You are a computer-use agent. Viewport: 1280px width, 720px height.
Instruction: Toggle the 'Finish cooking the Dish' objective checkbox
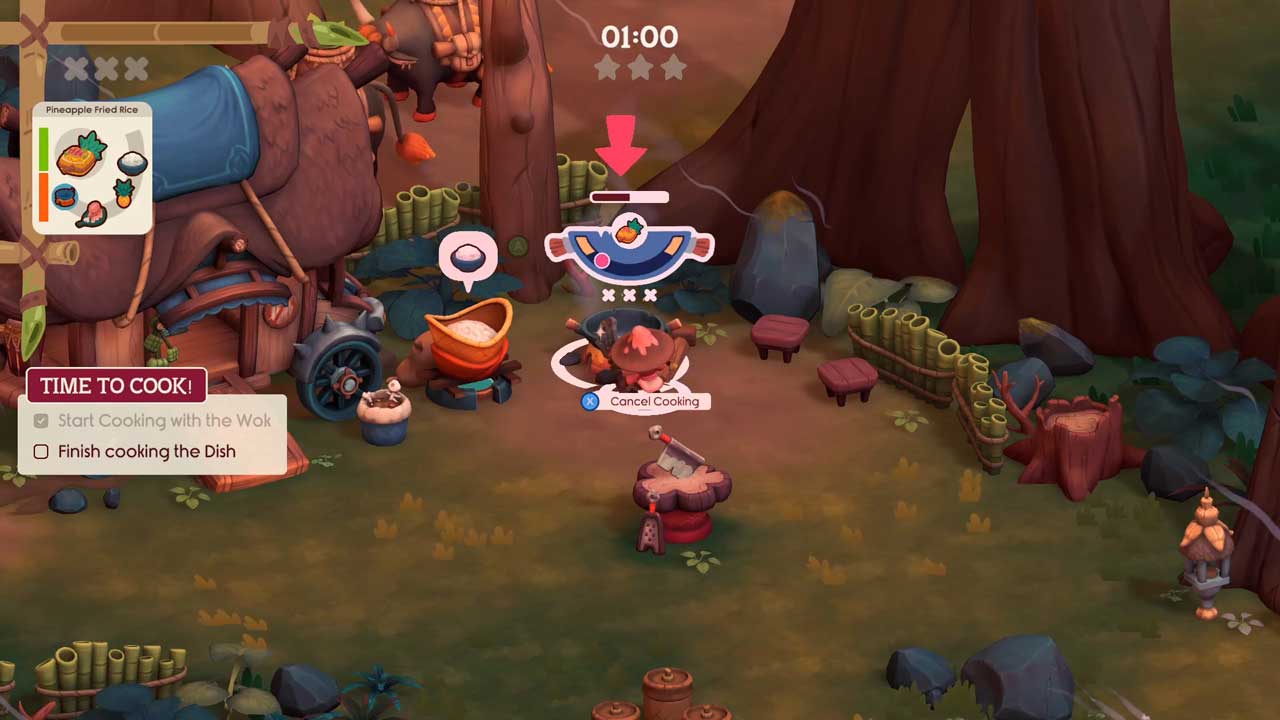pos(41,452)
